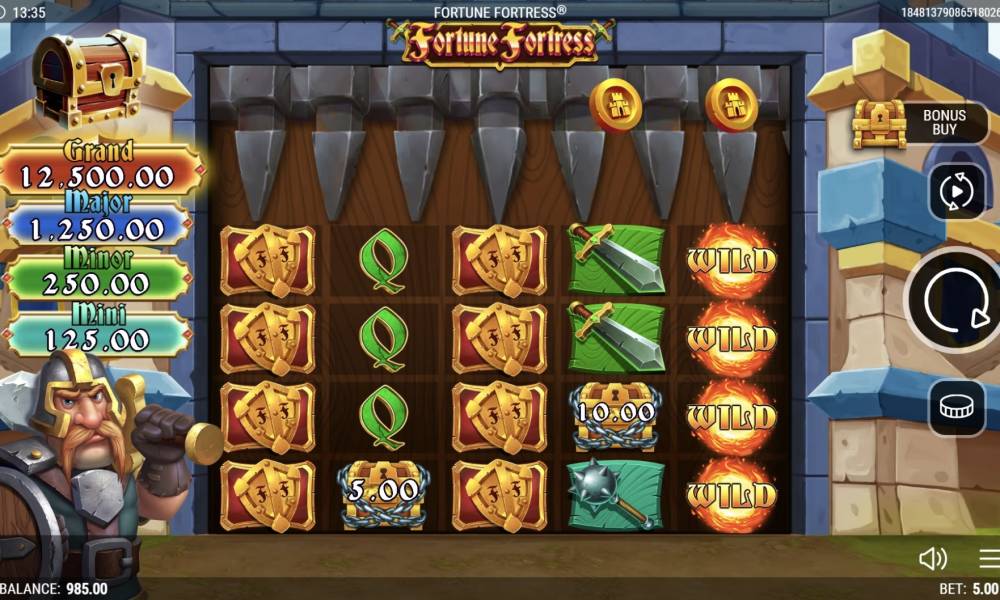Image resolution: width=1000 pixels, height=600 pixels.
Task: Open the Bonus Buy feature
Action: point(918,123)
